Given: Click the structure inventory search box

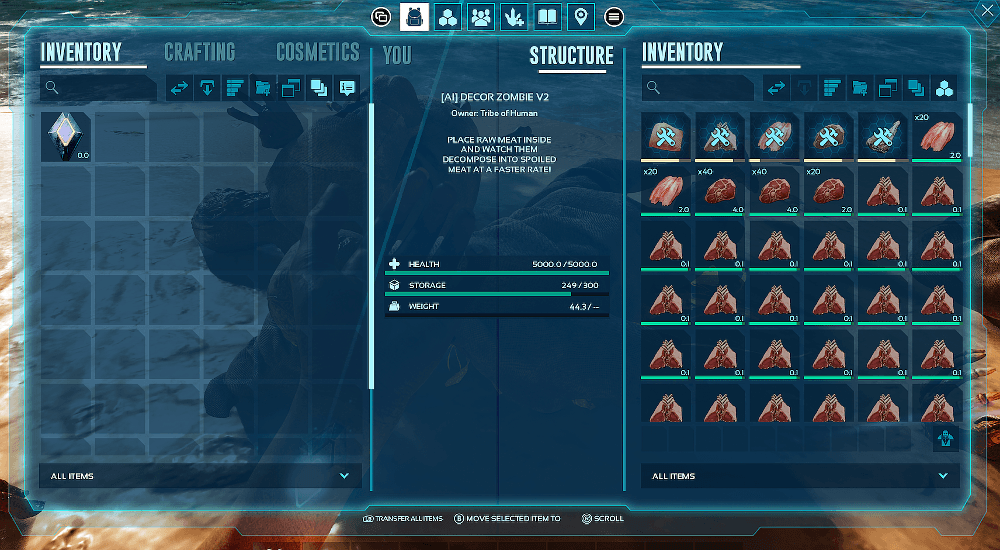Looking at the screenshot, I should click(698, 88).
